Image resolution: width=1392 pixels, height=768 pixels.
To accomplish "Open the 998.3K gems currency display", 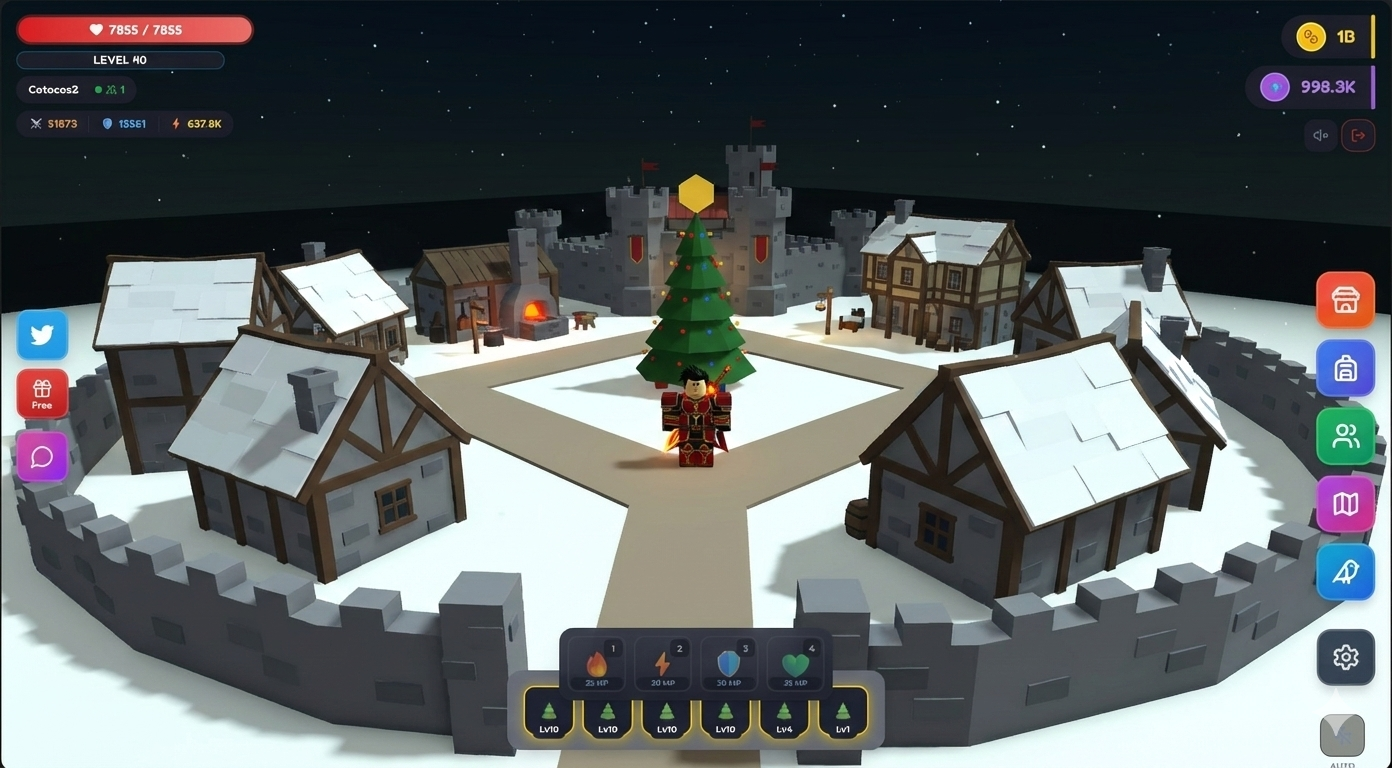I will (1310, 87).
